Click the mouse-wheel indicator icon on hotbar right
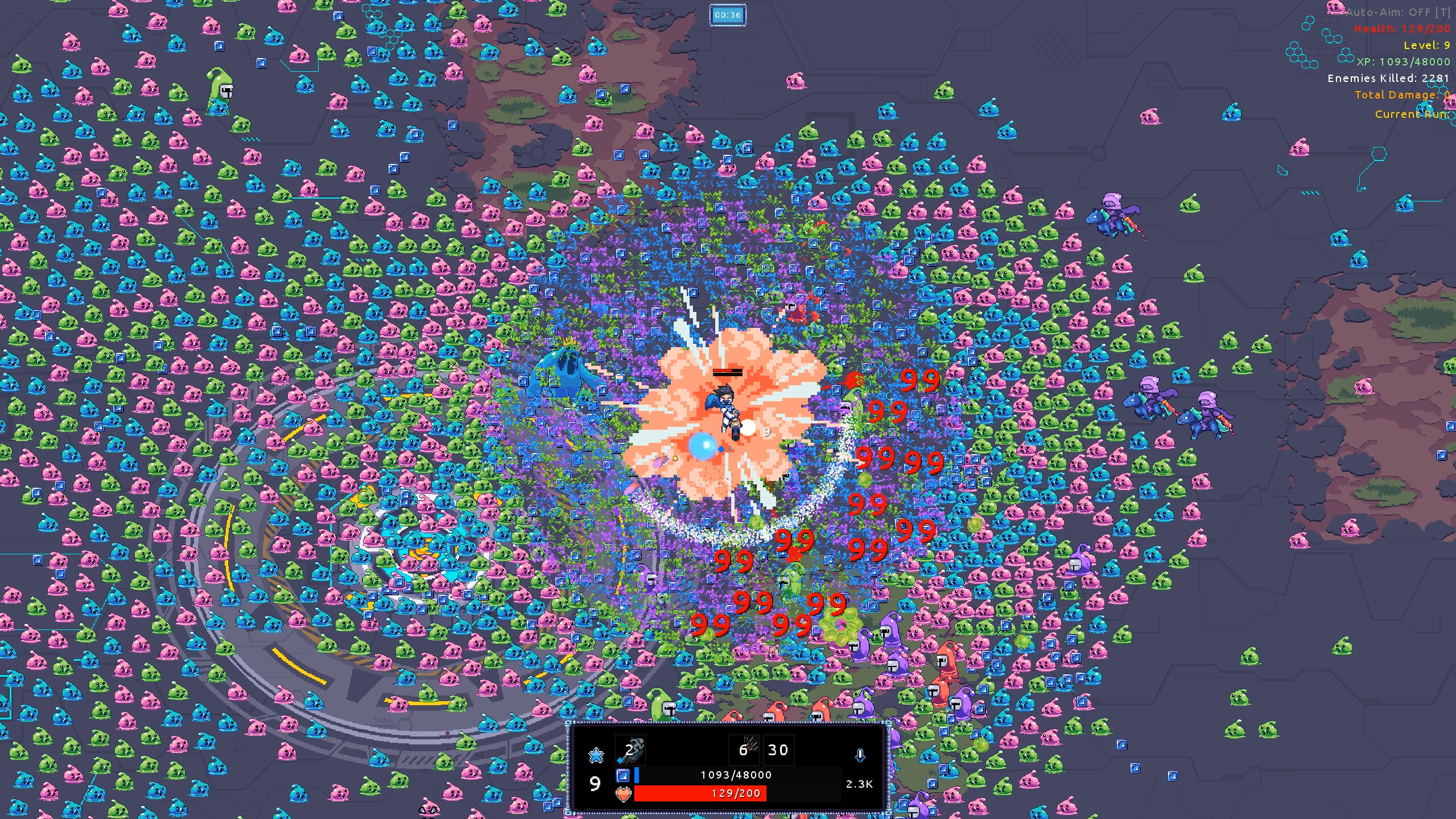Viewport: 1456px width, 819px height. coord(861,755)
